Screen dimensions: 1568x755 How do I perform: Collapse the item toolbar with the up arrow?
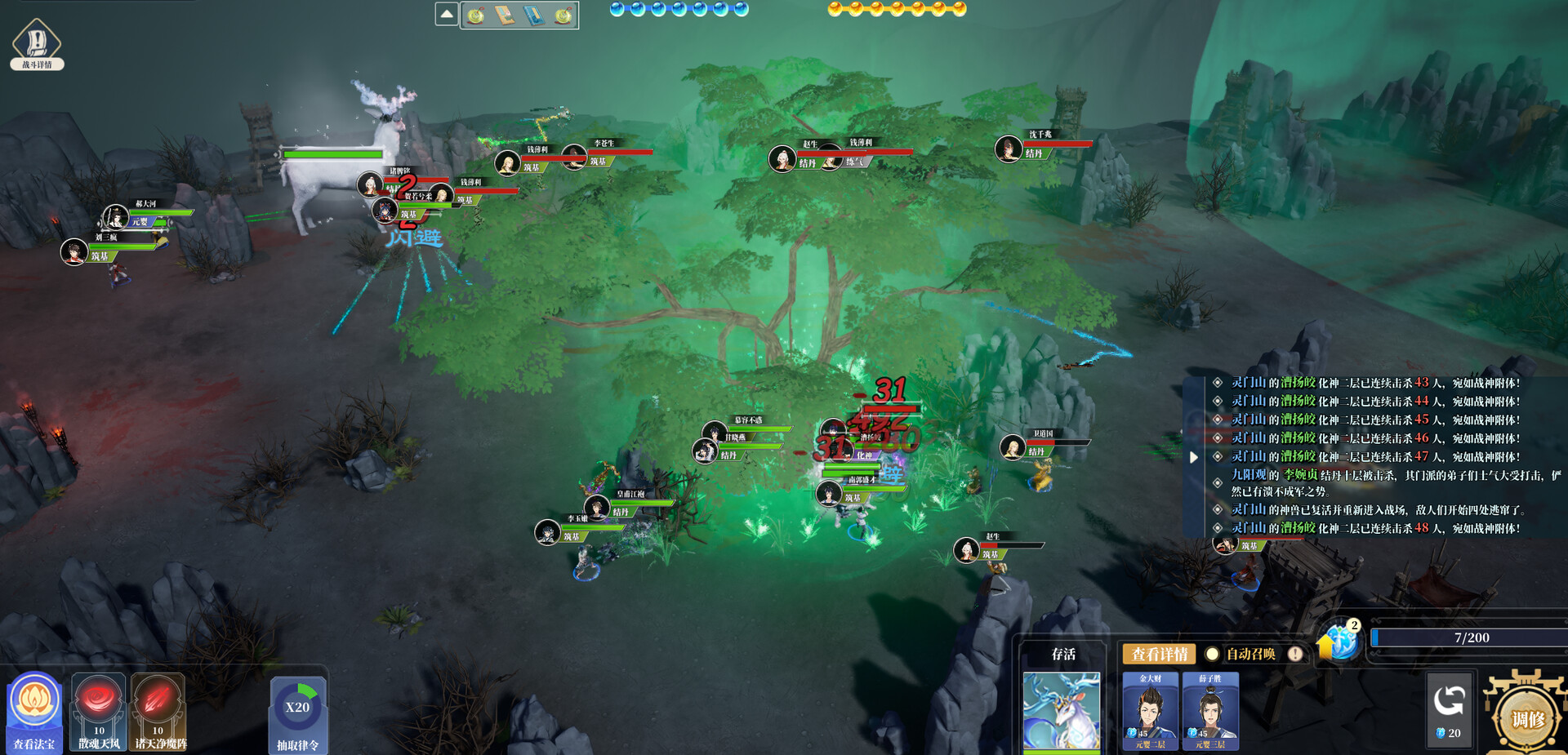coord(446,15)
